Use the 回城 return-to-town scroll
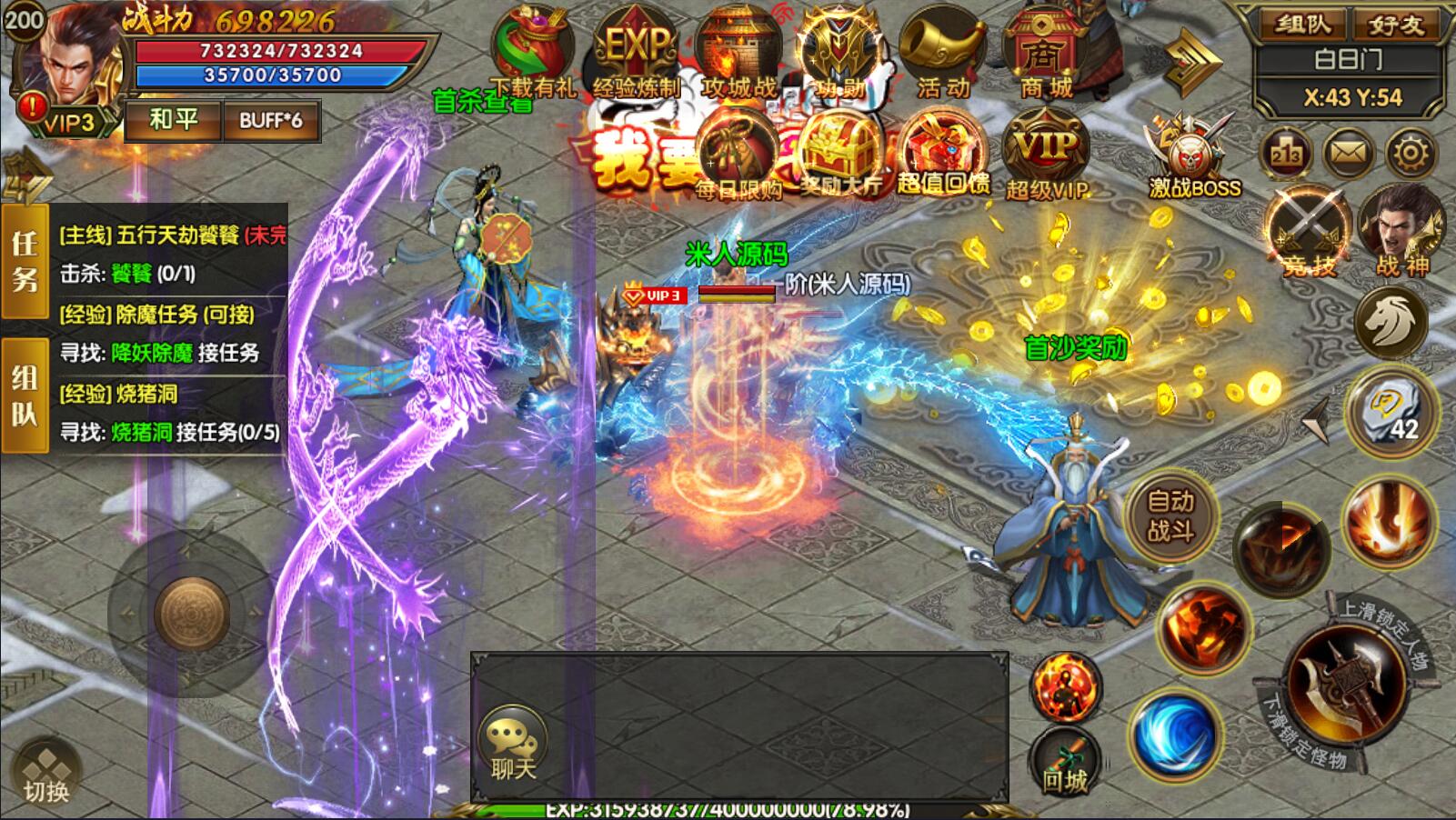The width and height of the screenshot is (1456, 820). click(1064, 762)
